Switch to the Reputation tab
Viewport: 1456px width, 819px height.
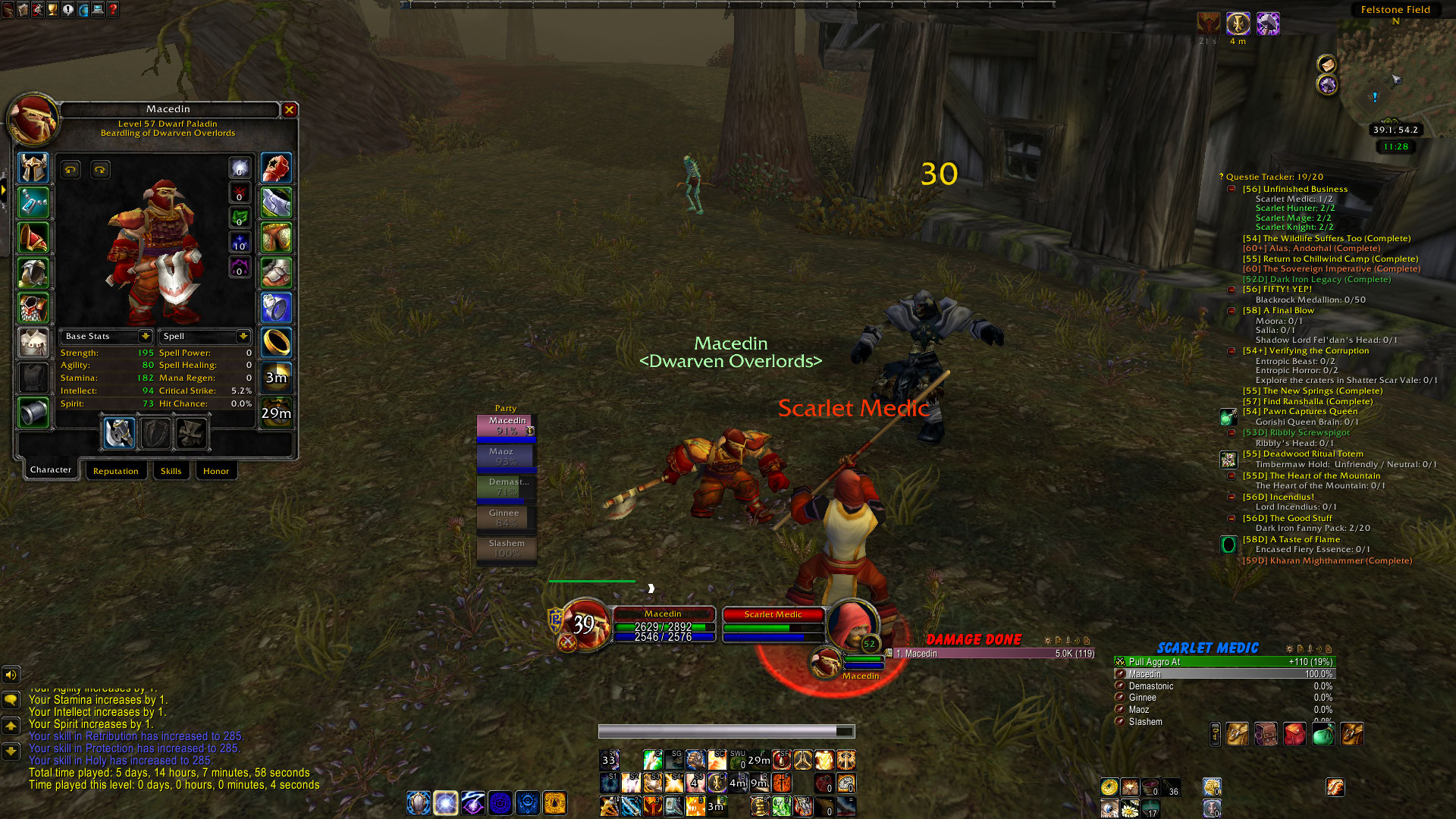pyautogui.click(x=115, y=471)
